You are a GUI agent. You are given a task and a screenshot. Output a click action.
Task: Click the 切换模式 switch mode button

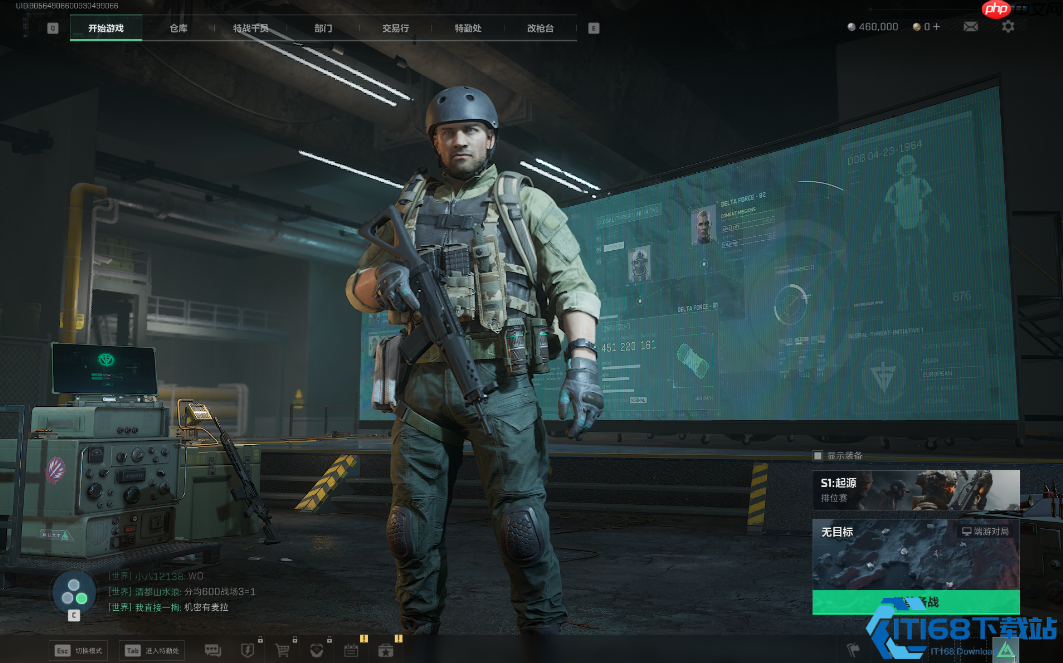(x=80, y=650)
